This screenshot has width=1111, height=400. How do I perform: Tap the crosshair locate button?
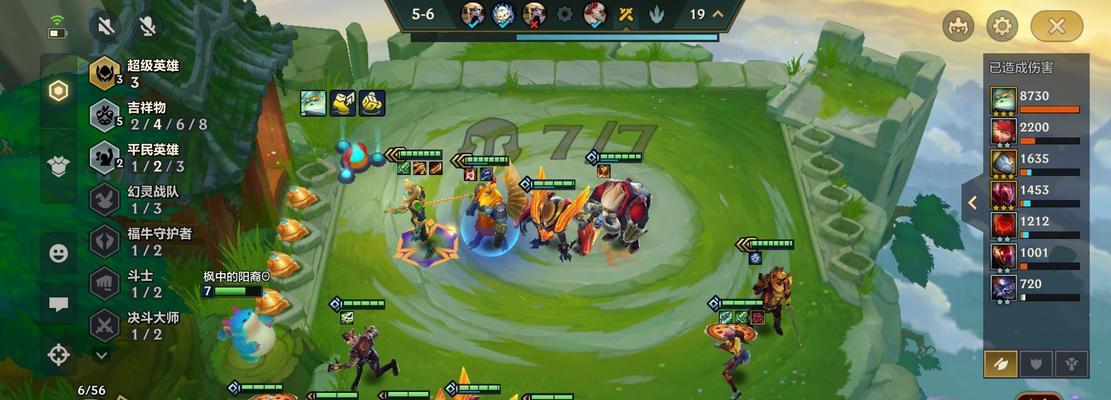[58, 353]
